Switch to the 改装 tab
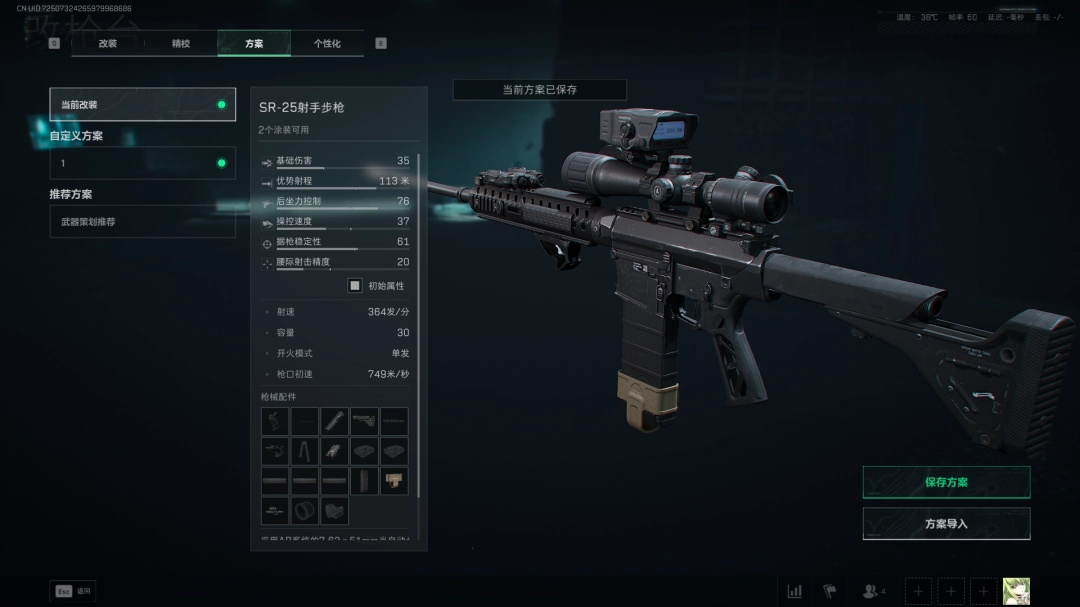 point(108,44)
